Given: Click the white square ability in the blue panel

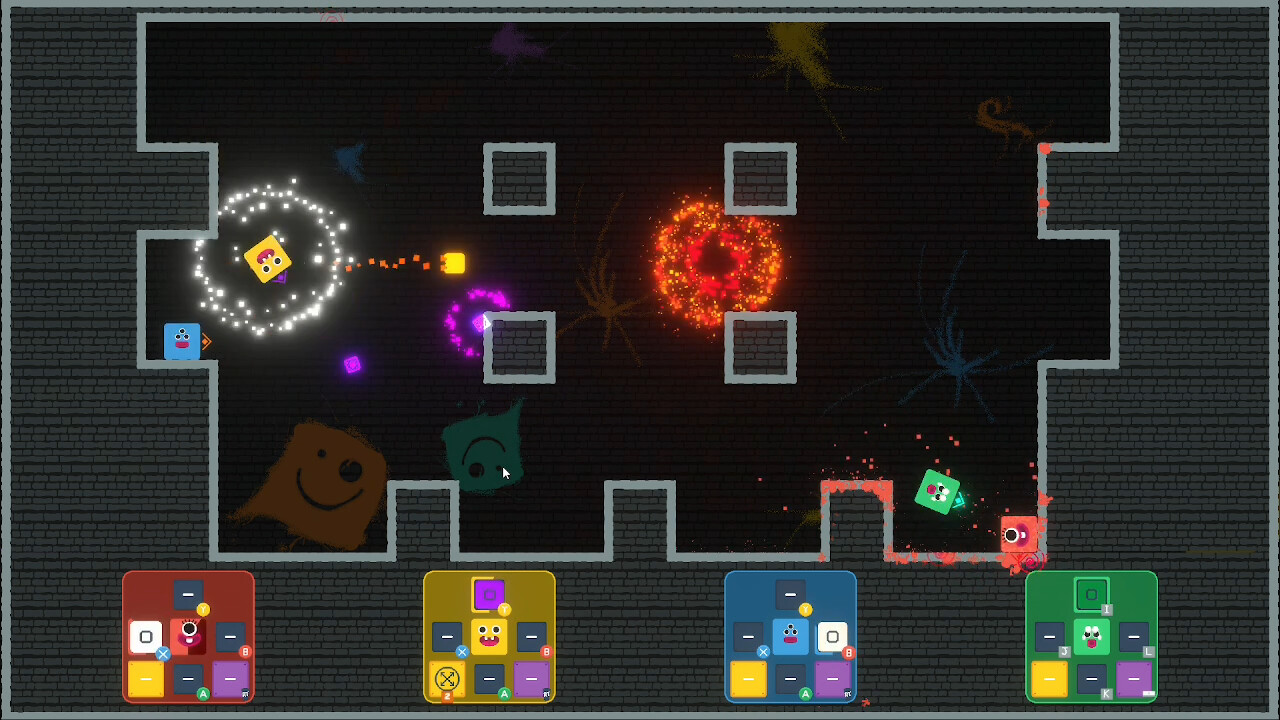Looking at the screenshot, I should [x=834, y=637].
